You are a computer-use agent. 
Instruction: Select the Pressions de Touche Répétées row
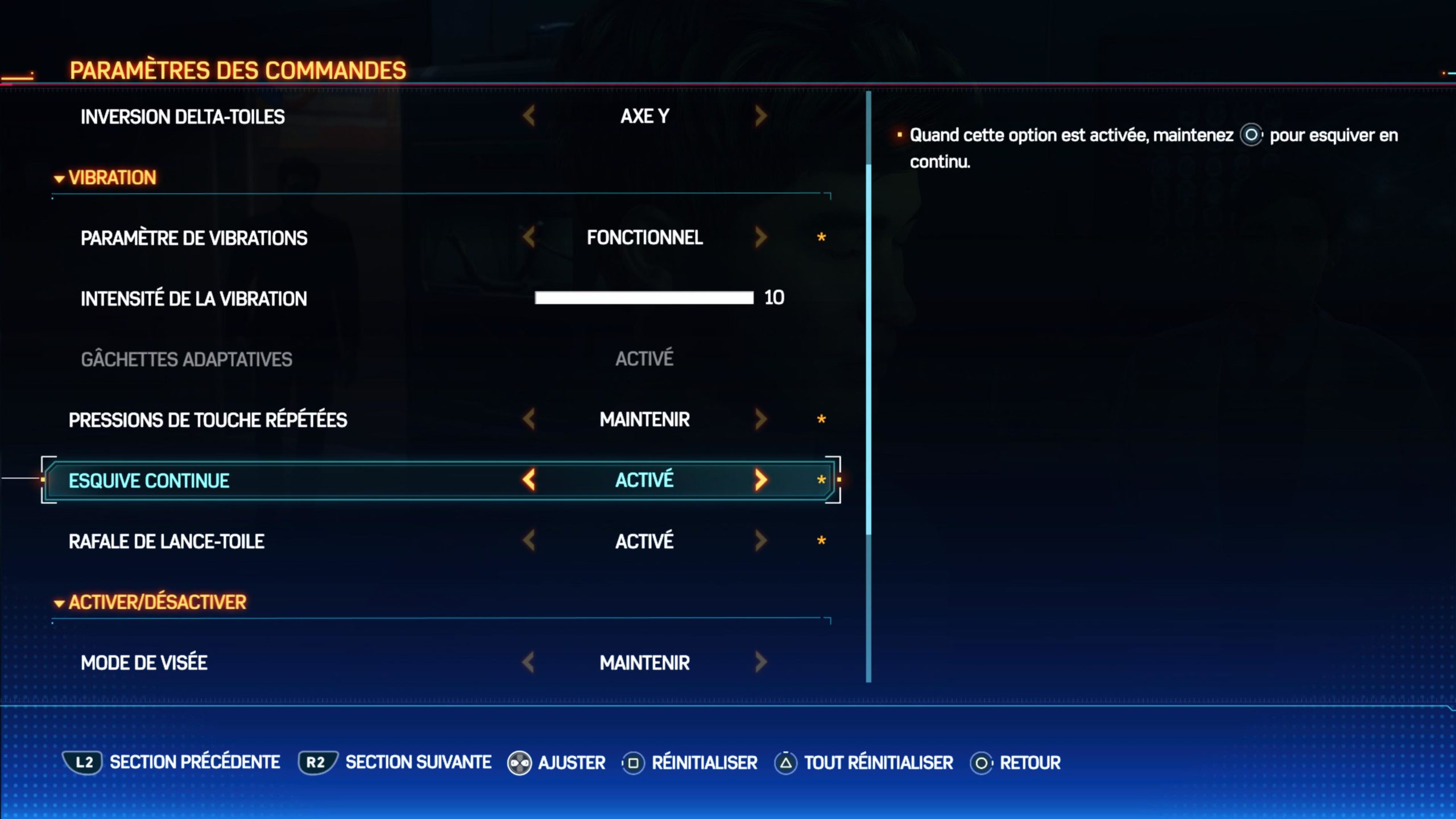(x=208, y=420)
